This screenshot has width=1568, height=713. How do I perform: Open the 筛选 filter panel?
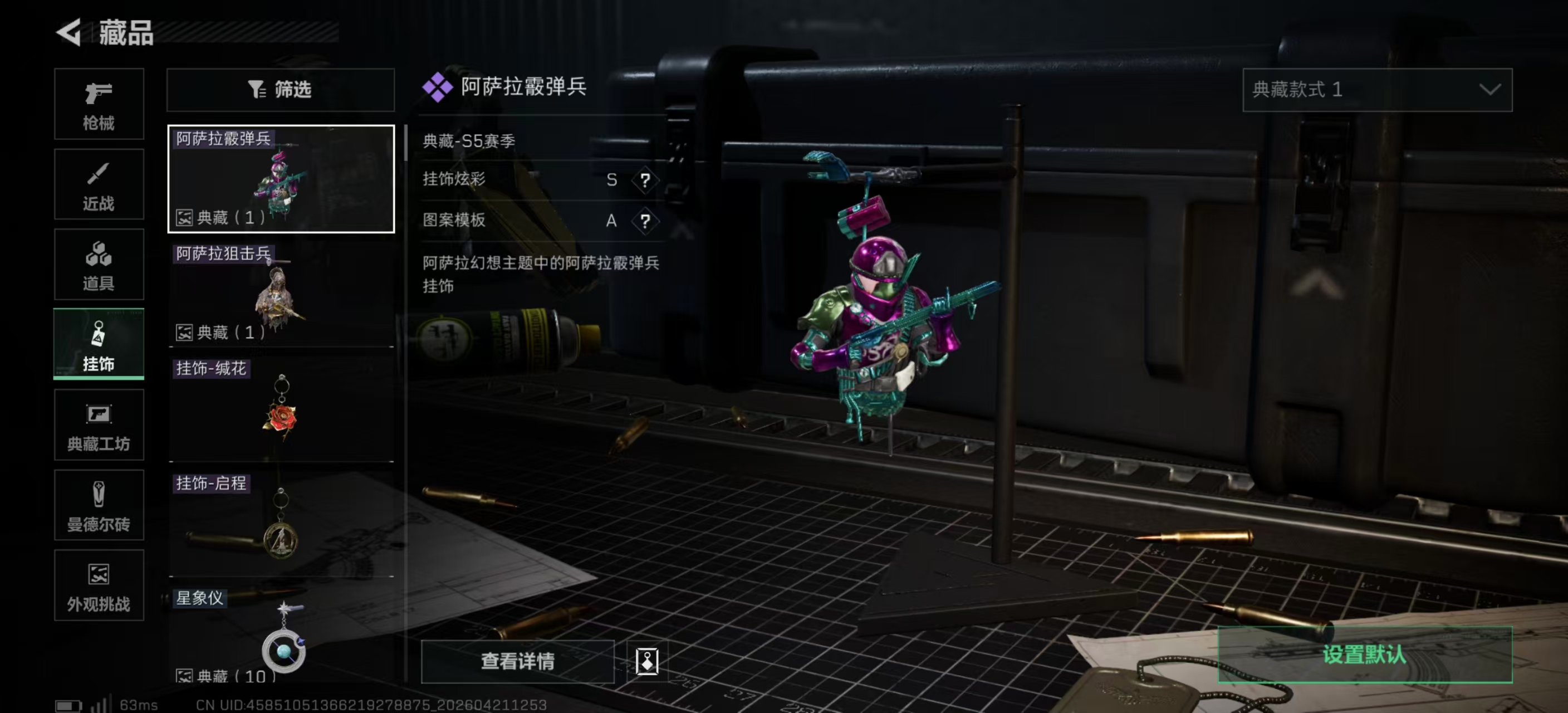pyautogui.click(x=279, y=90)
